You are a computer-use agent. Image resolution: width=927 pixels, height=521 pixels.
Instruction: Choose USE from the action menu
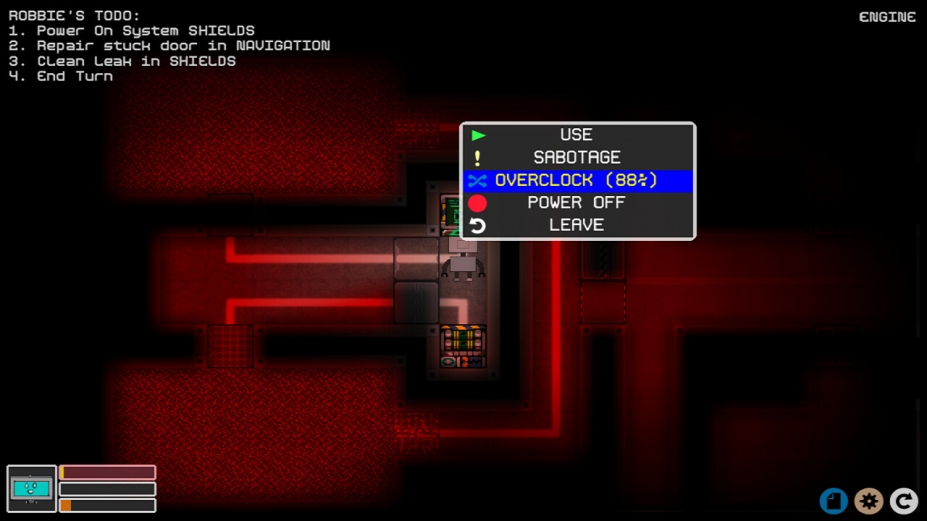(577, 135)
